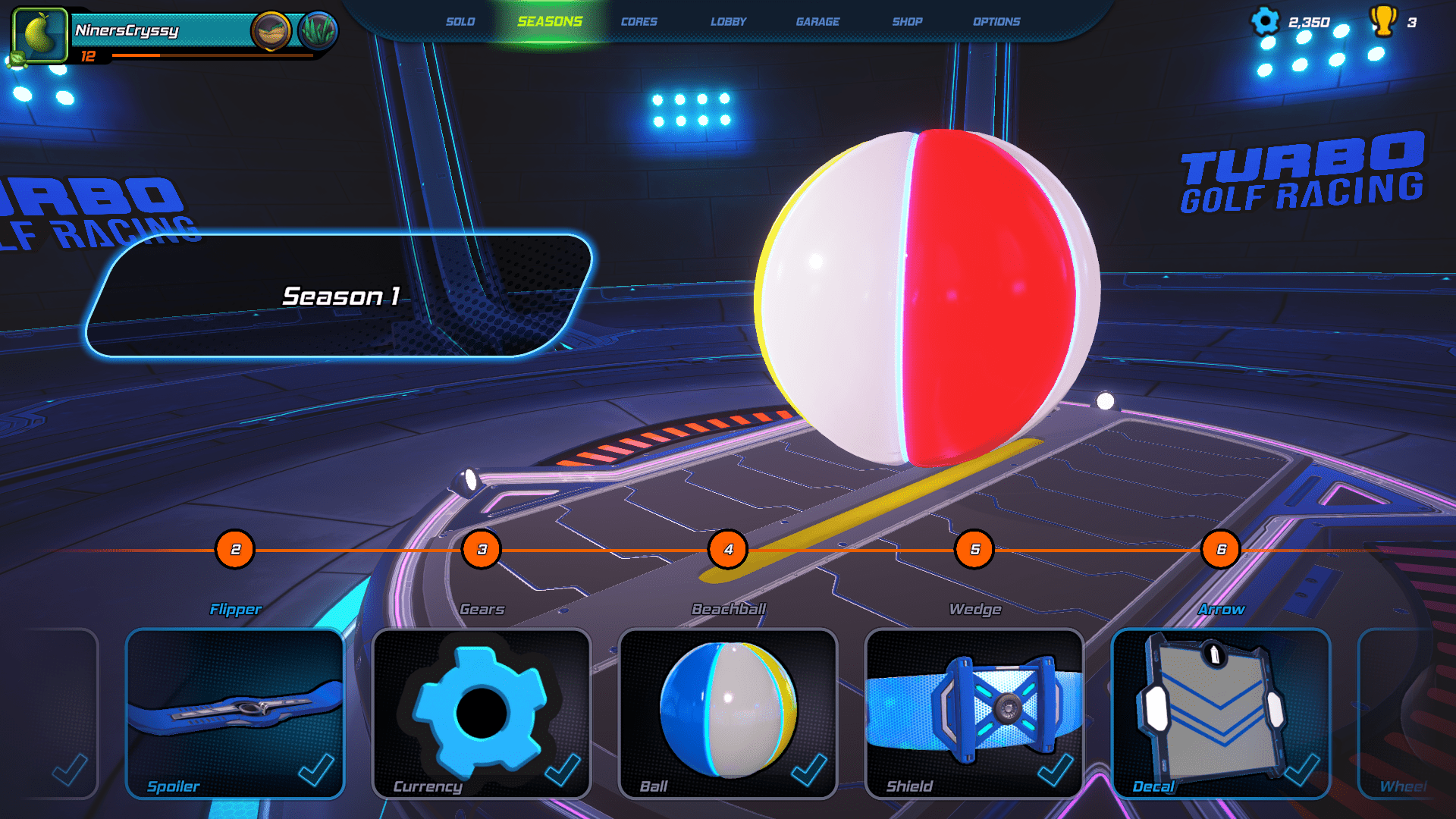Select season tier marker 4
1456x819 pixels.
click(x=728, y=551)
